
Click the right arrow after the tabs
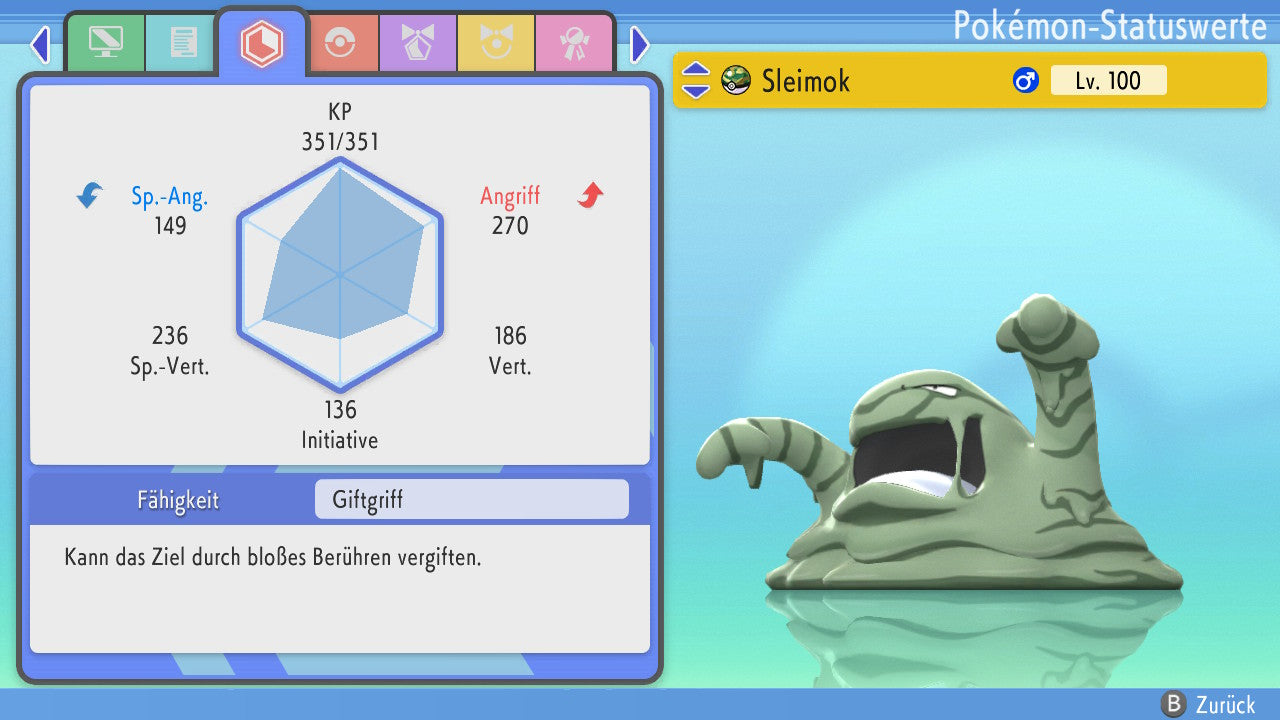click(x=640, y=44)
